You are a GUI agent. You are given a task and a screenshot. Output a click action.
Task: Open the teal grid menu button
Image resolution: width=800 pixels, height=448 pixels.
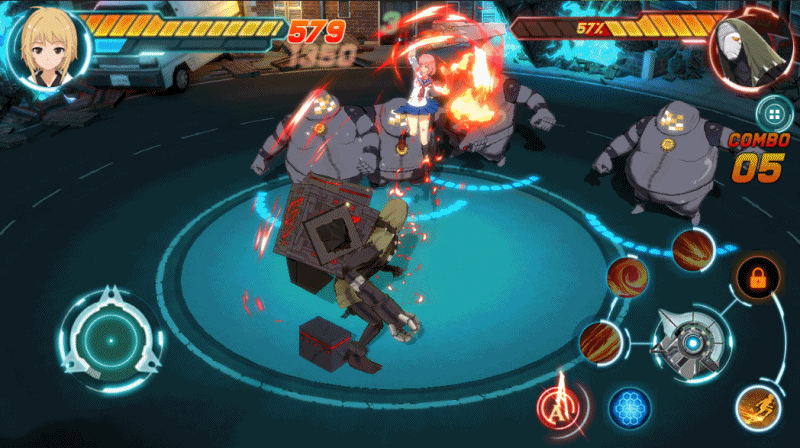pos(774,112)
